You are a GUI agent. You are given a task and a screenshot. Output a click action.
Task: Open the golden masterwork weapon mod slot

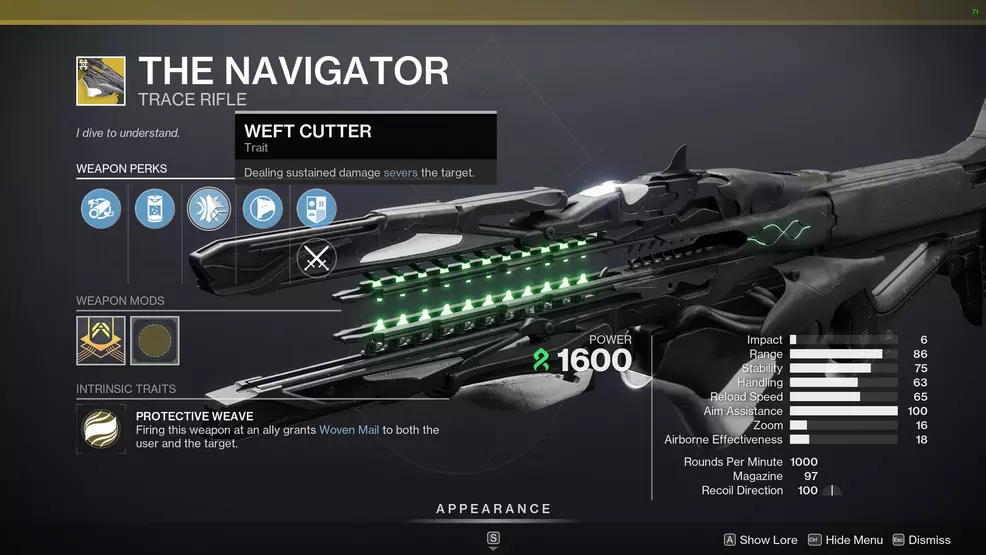pyautogui.click(x=101, y=341)
